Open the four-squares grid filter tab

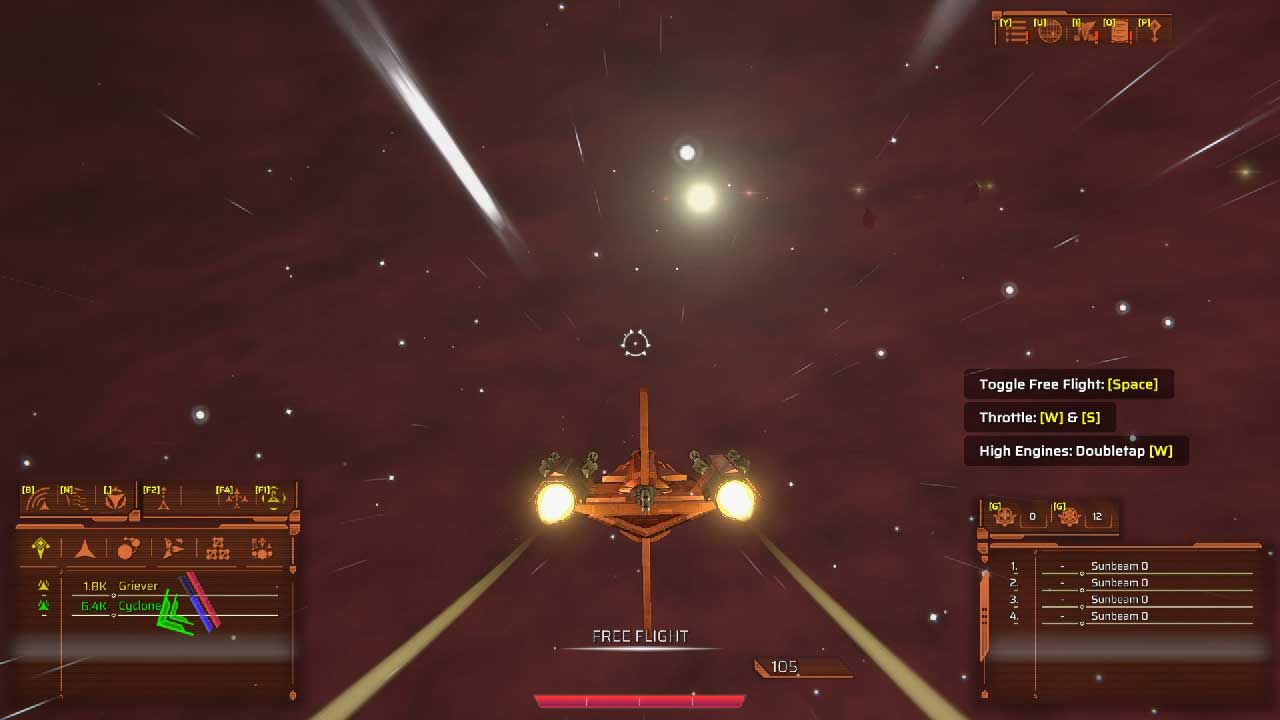pyautogui.click(x=217, y=548)
